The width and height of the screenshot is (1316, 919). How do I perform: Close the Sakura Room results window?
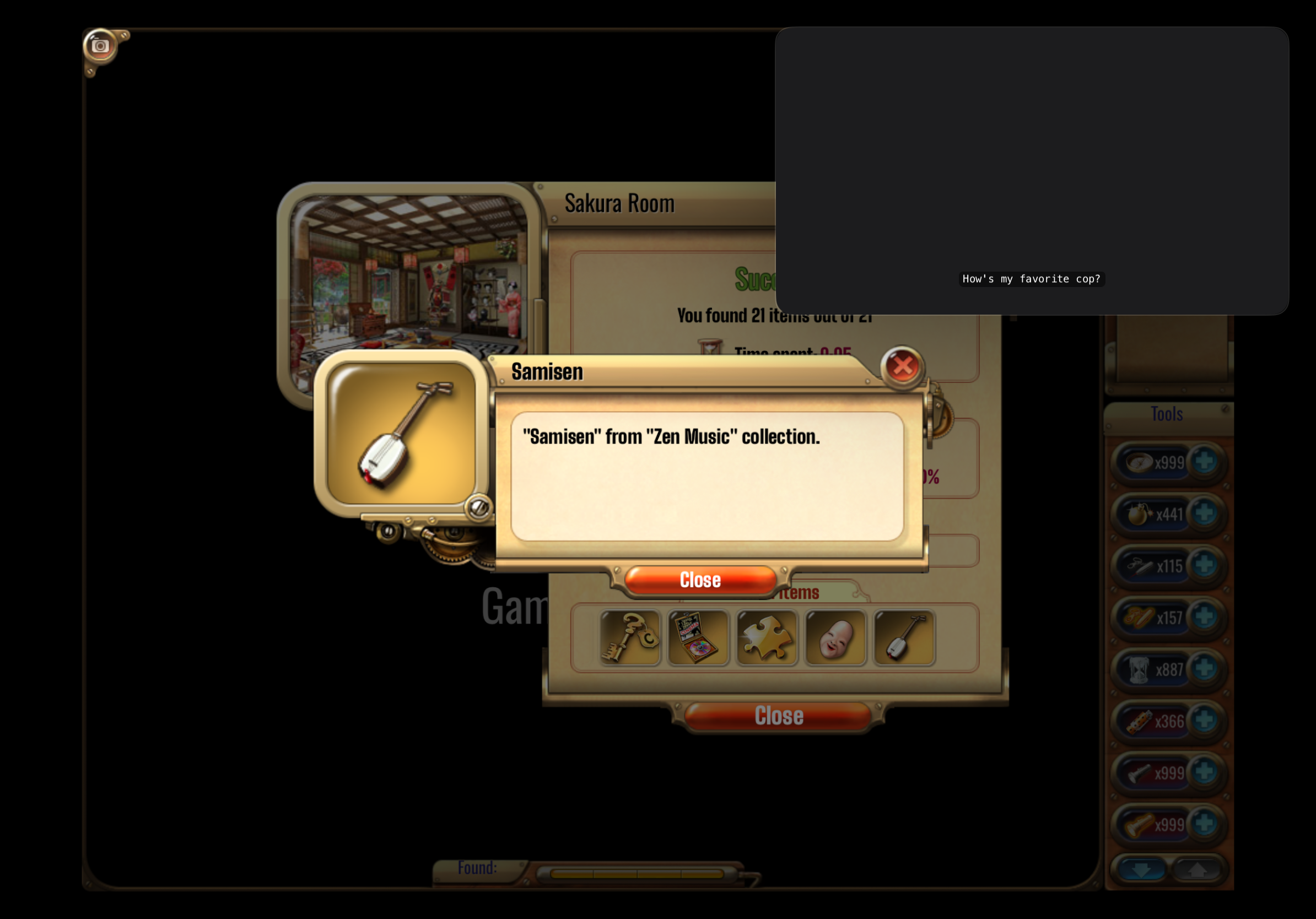778,716
